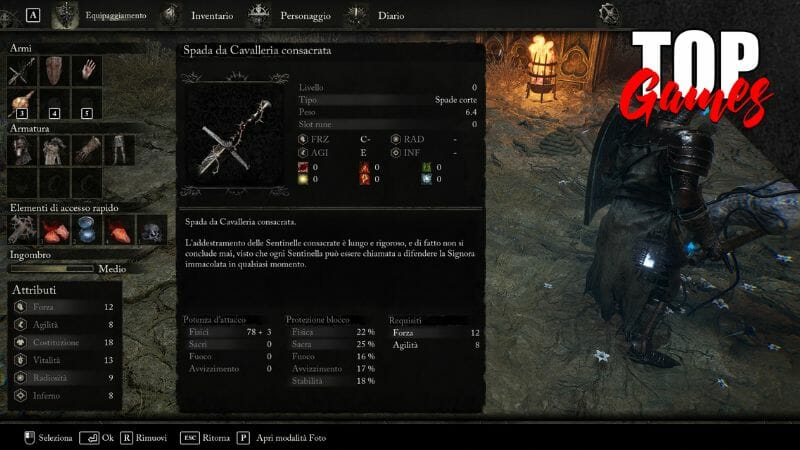This screenshot has height=450, width=800.
Task: Choose the gauntlets armor slot
Action: 87,150
